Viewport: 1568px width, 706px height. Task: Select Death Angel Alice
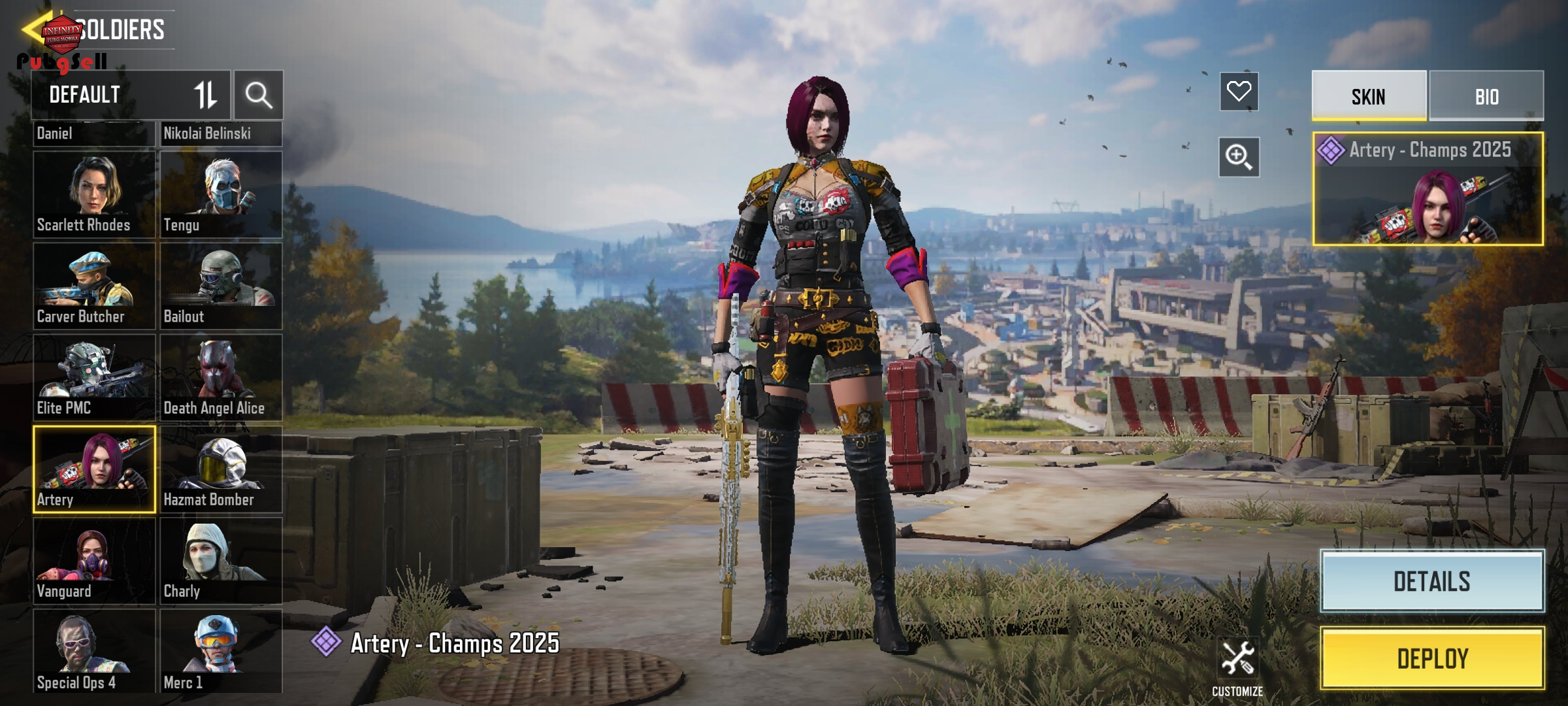pyautogui.click(x=221, y=377)
